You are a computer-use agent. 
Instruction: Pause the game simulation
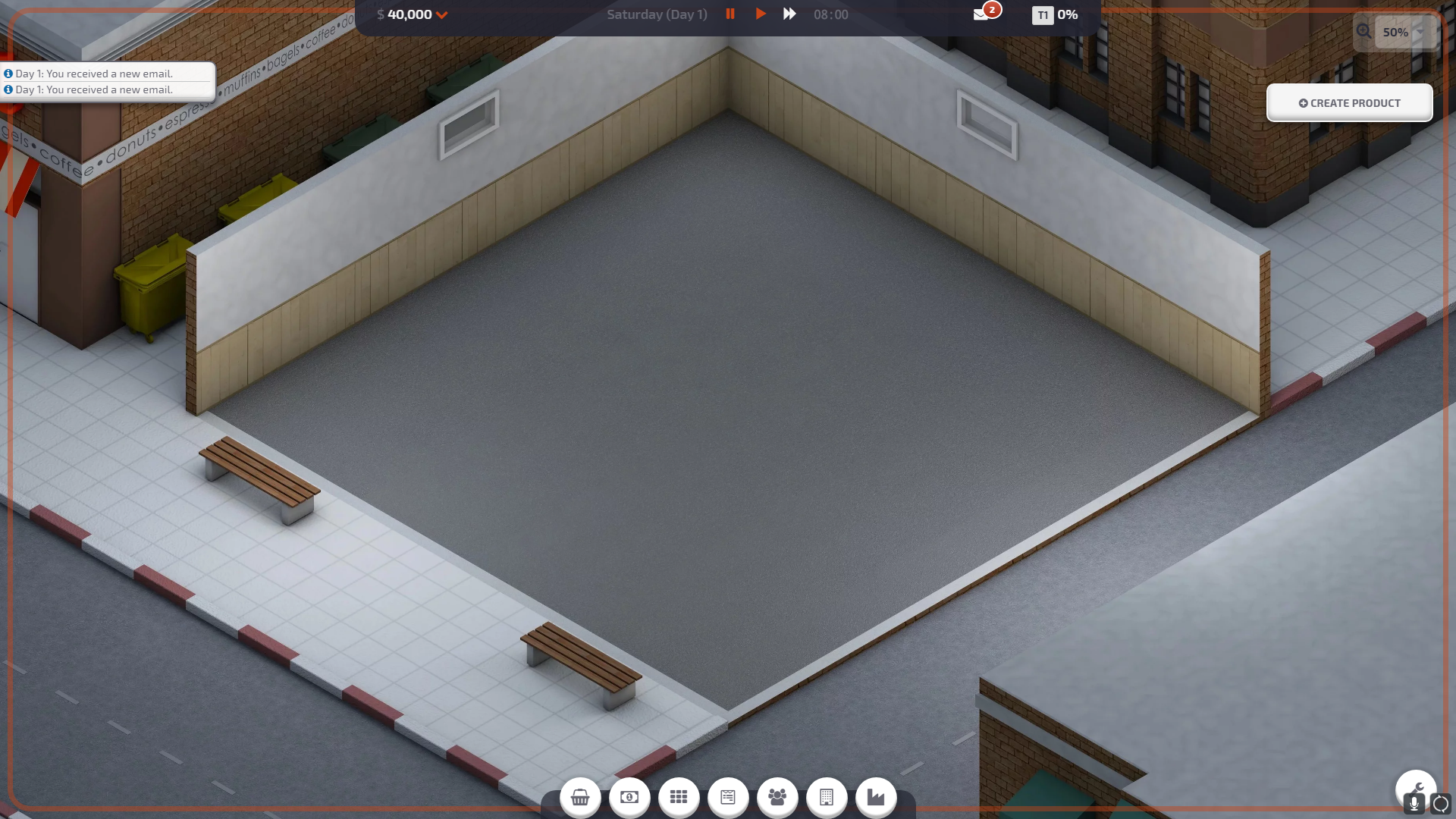pyautogui.click(x=730, y=14)
